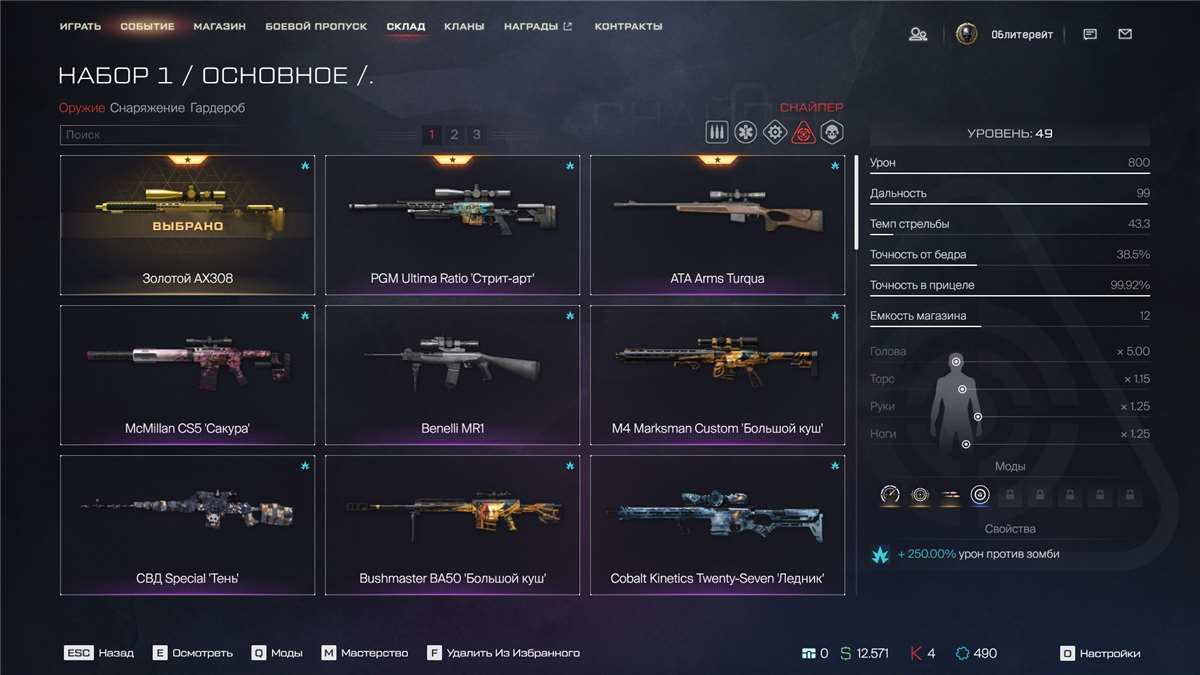Go to weapon list page 2

point(454,135)
